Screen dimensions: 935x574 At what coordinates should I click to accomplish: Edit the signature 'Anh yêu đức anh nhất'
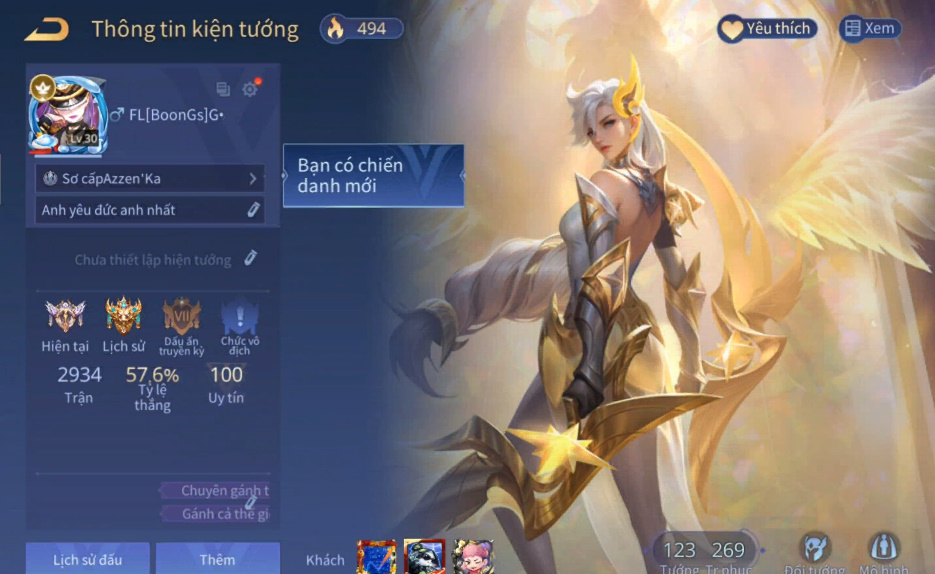[x=253, y=210]
